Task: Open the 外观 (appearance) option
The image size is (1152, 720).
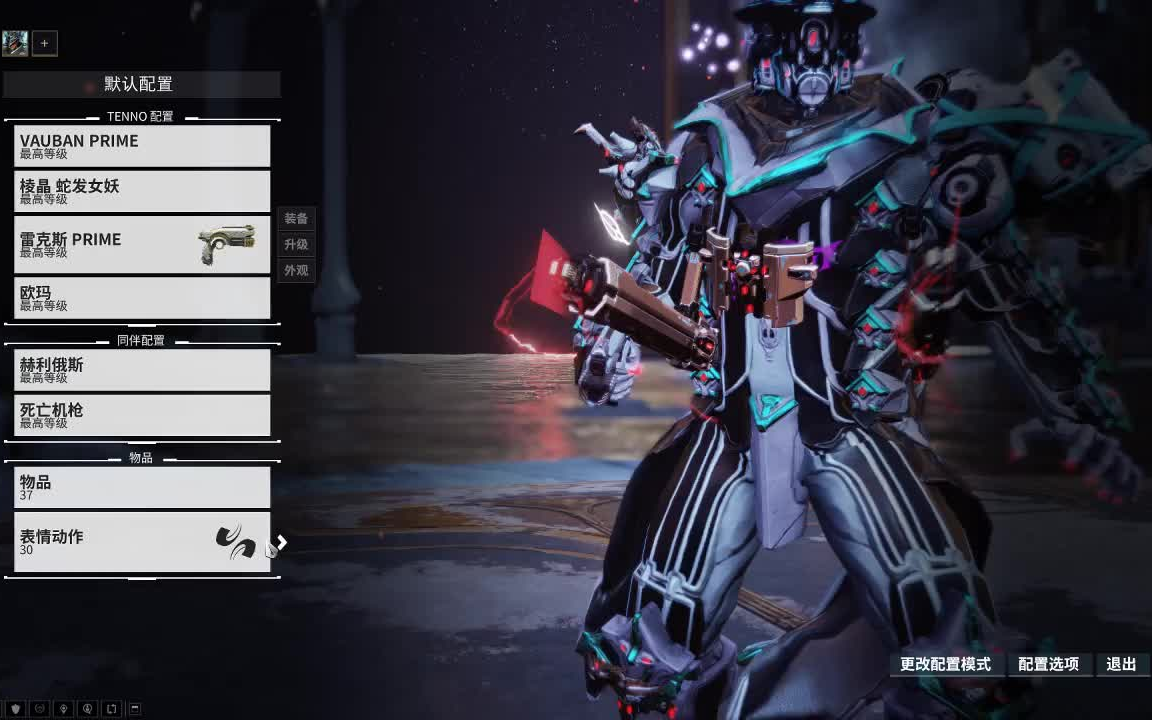Action: click(296, 270)
